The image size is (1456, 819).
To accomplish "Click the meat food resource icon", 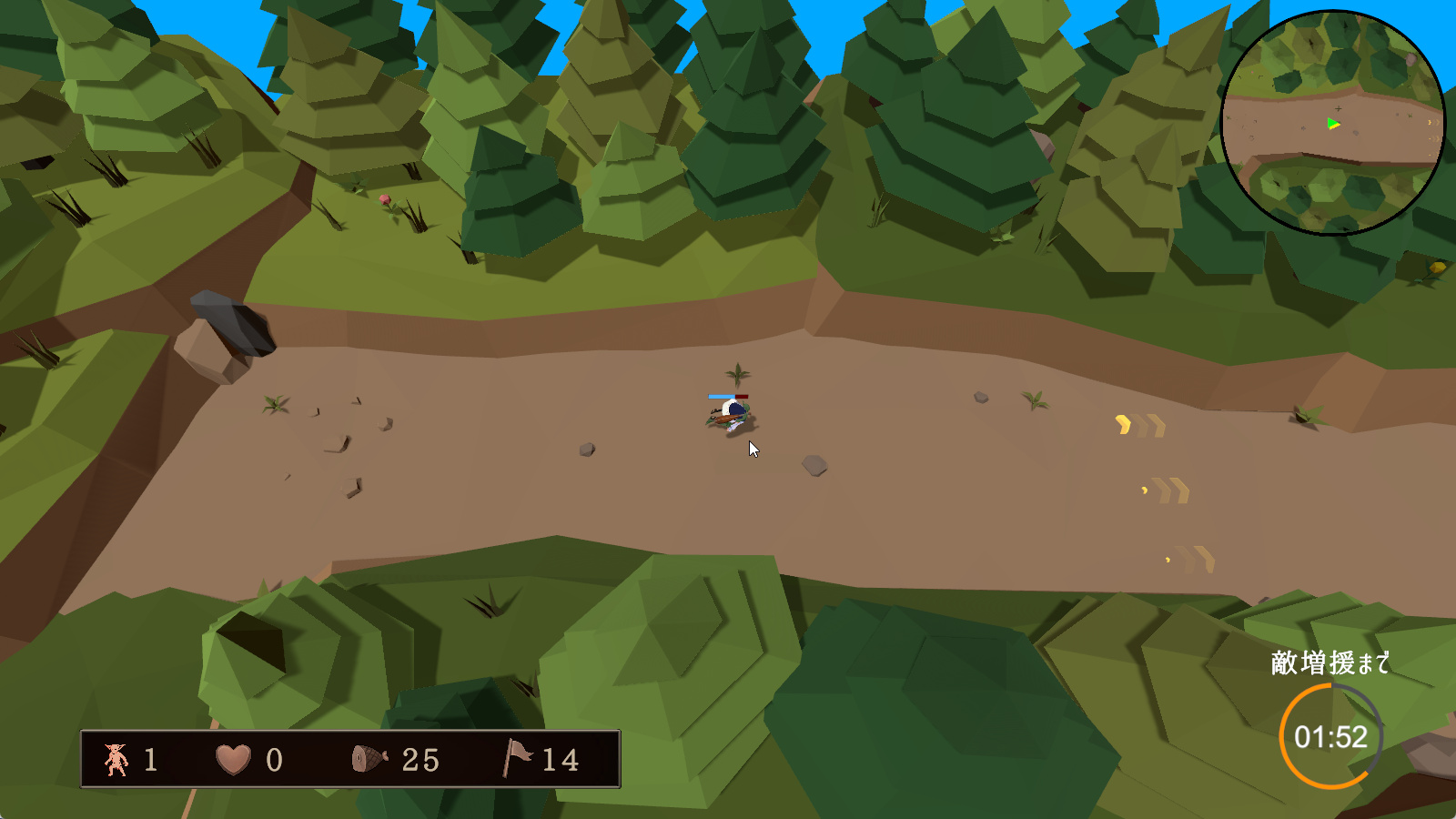I will 369,759.
